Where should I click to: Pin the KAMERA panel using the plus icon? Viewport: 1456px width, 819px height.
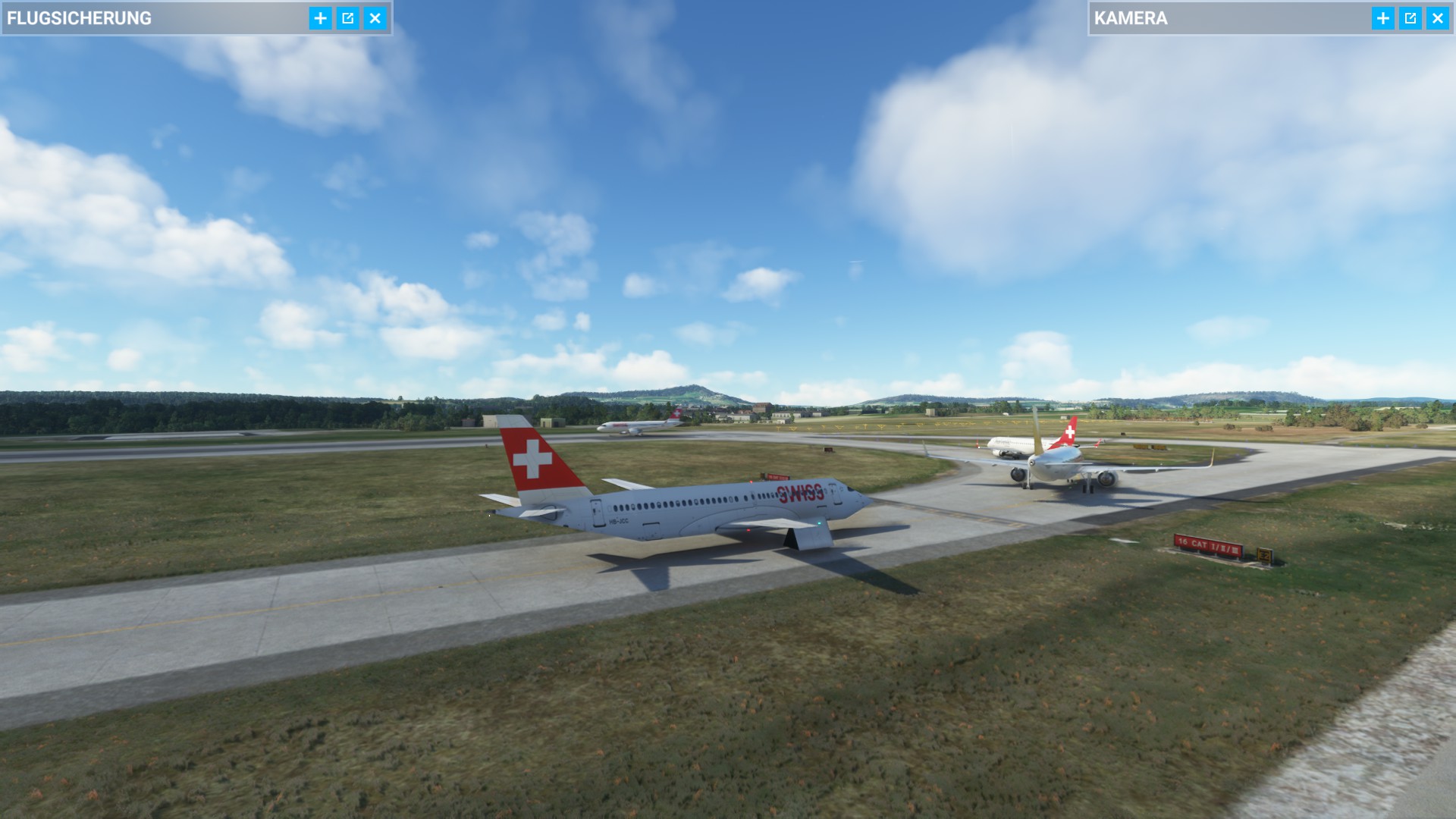point(1383,17)
